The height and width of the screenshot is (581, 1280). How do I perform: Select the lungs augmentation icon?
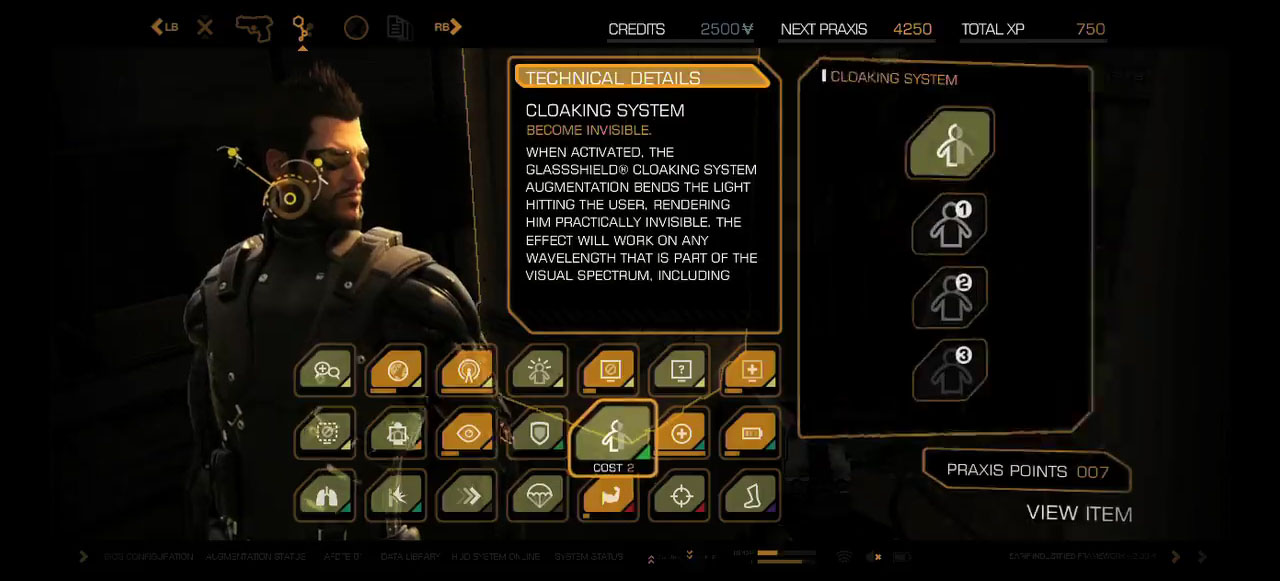[x=326, y=496]
